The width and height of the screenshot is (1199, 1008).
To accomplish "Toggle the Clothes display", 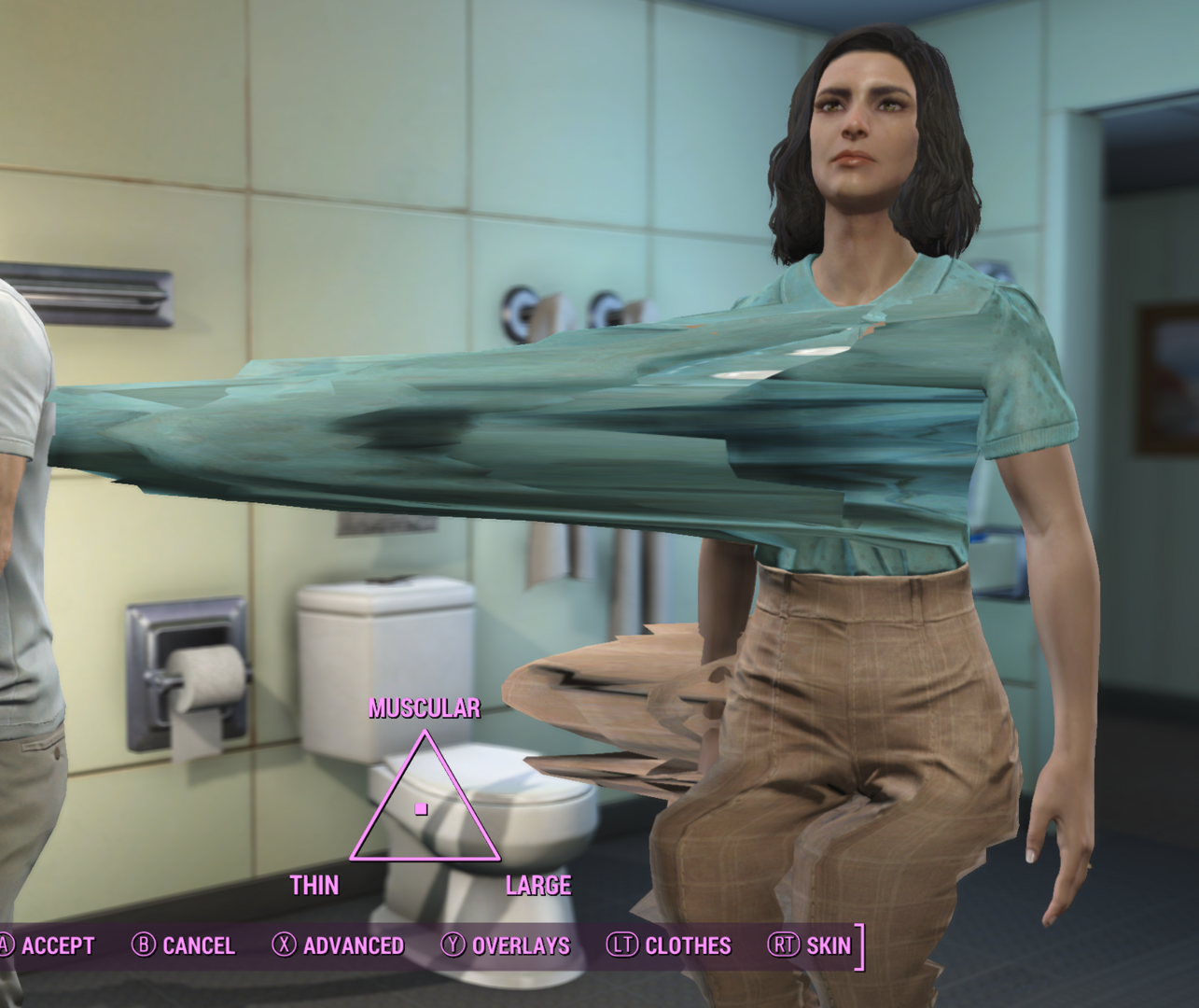I will click(x=669, y=945).
